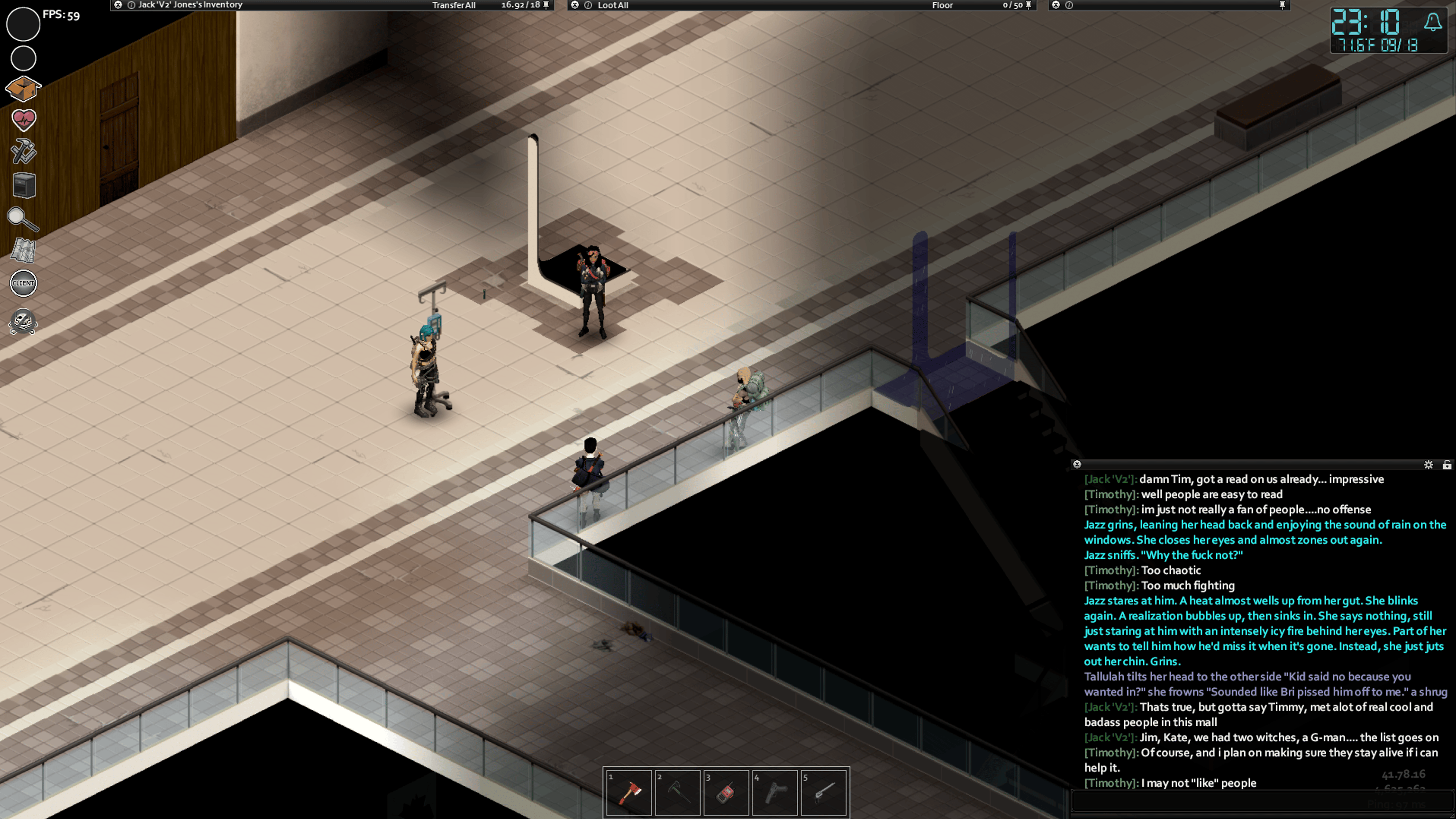The width and height of the screenshot is (1456, 819).
Task: Click the round CLIENT button
Action: (24, 283)
